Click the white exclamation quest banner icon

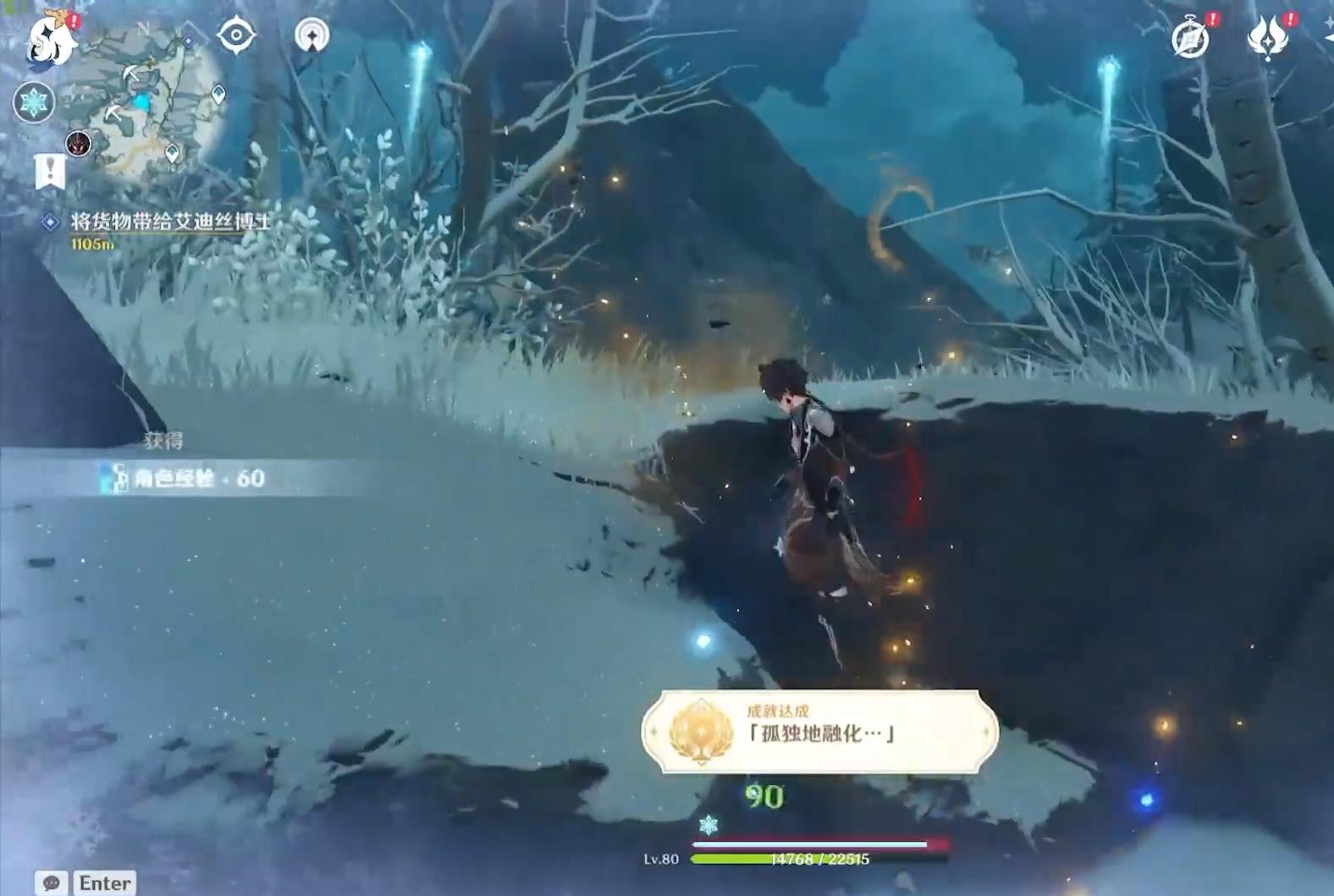[52, 169]
